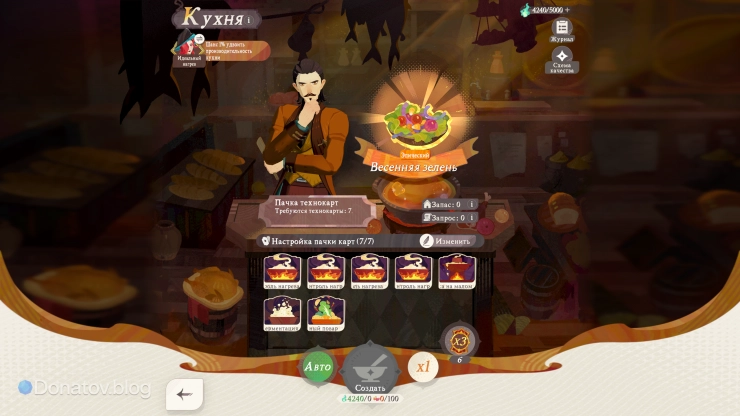Show info next to the Кухня title
The height and width of the screenshot is (416, 740).
tap(249, 19)
